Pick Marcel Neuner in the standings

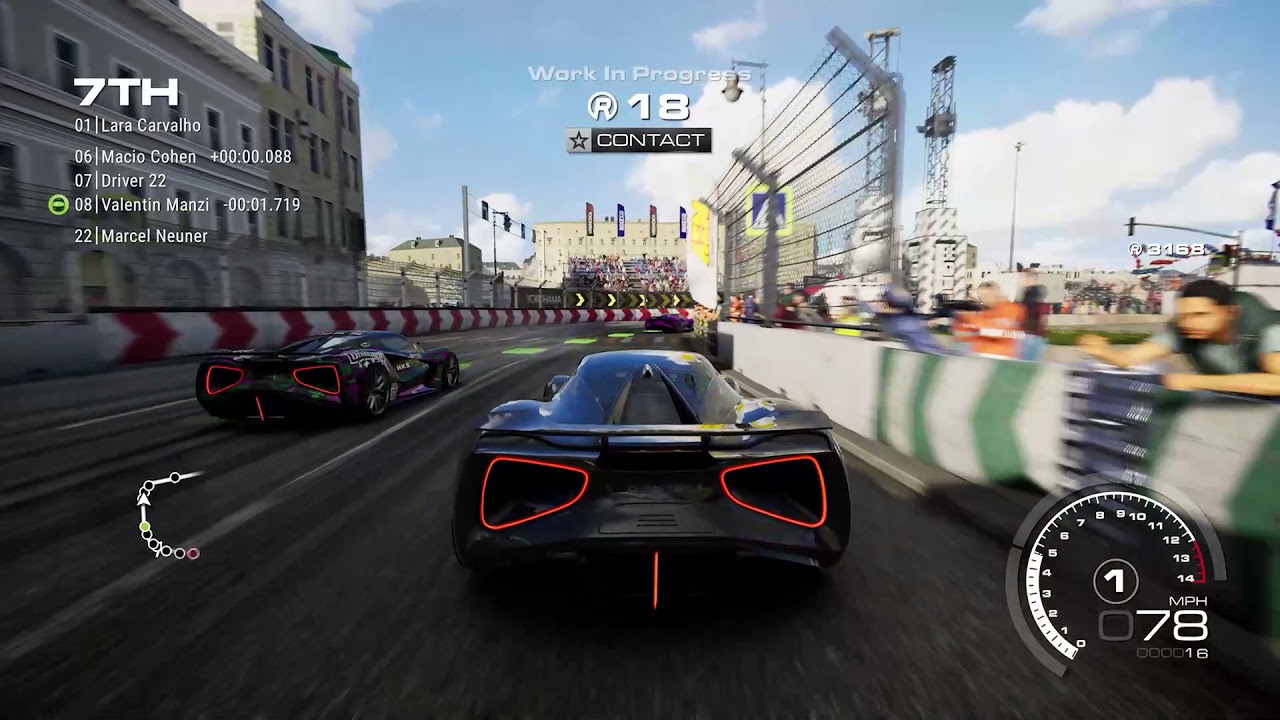141,236
